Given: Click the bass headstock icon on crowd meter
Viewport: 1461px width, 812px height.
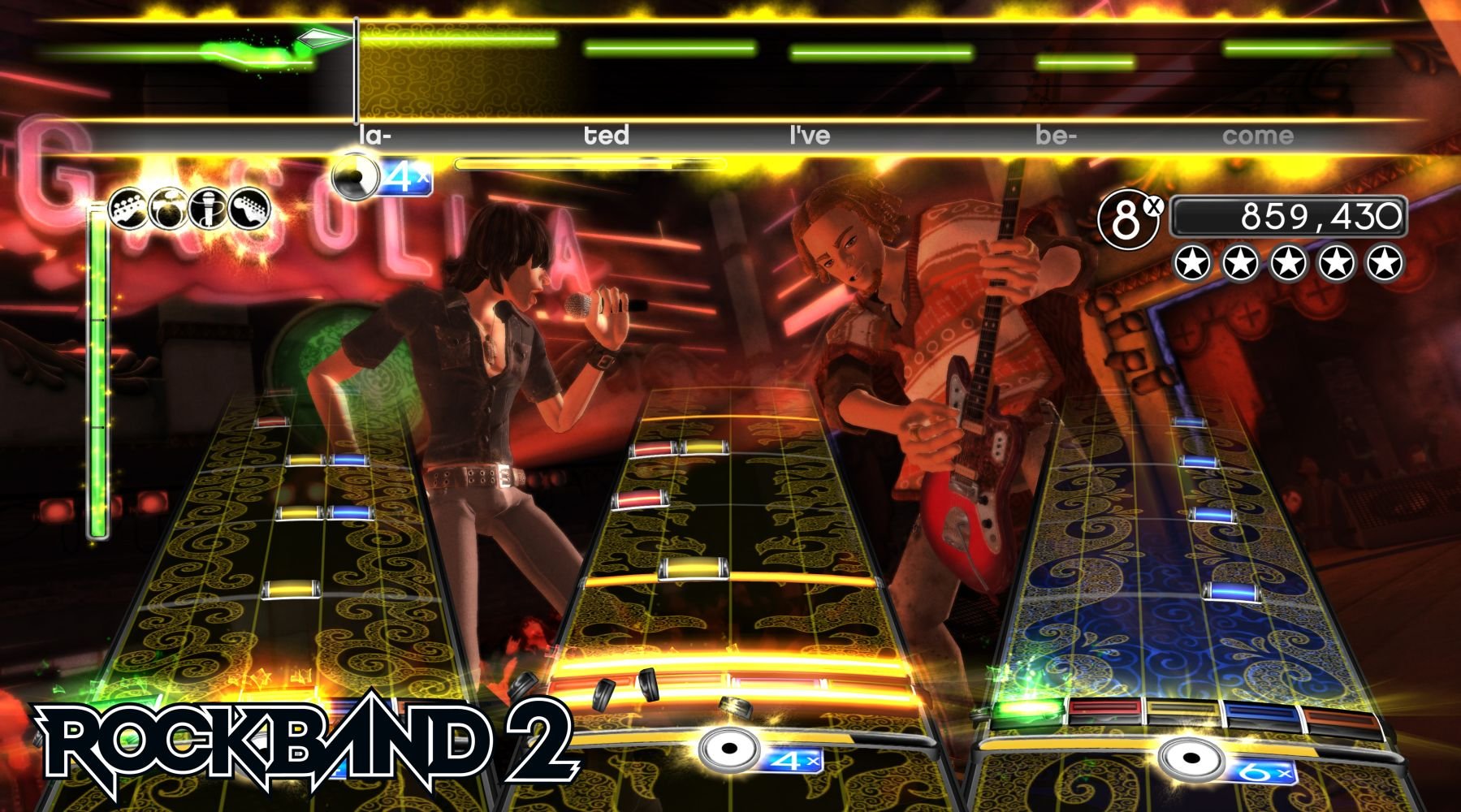Looking at the screenshot, I should click(x=129, y=208).
